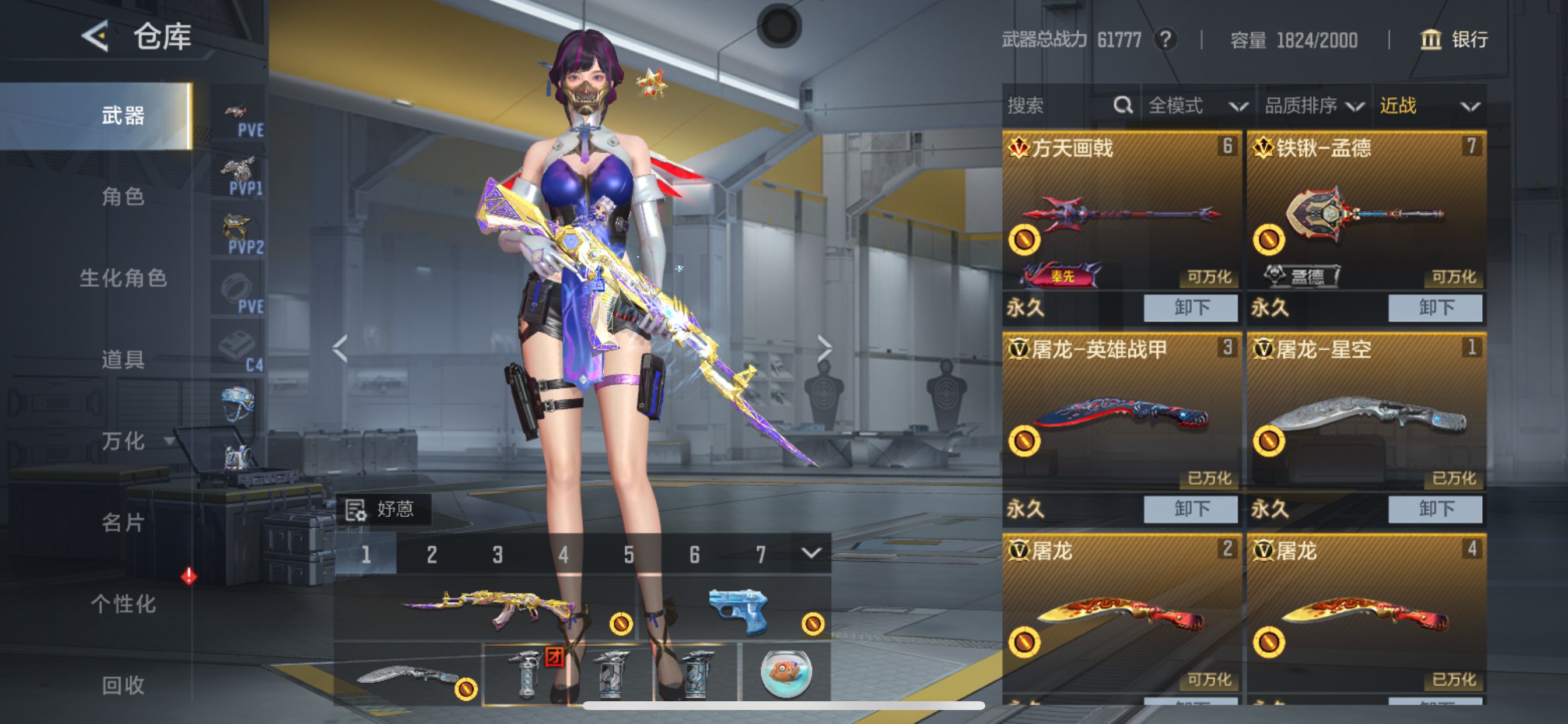This screenshot has height=724, width=1568.
Task: Unequip 方天画戟 with its 卸下 button
Action: click(1190, 308)
